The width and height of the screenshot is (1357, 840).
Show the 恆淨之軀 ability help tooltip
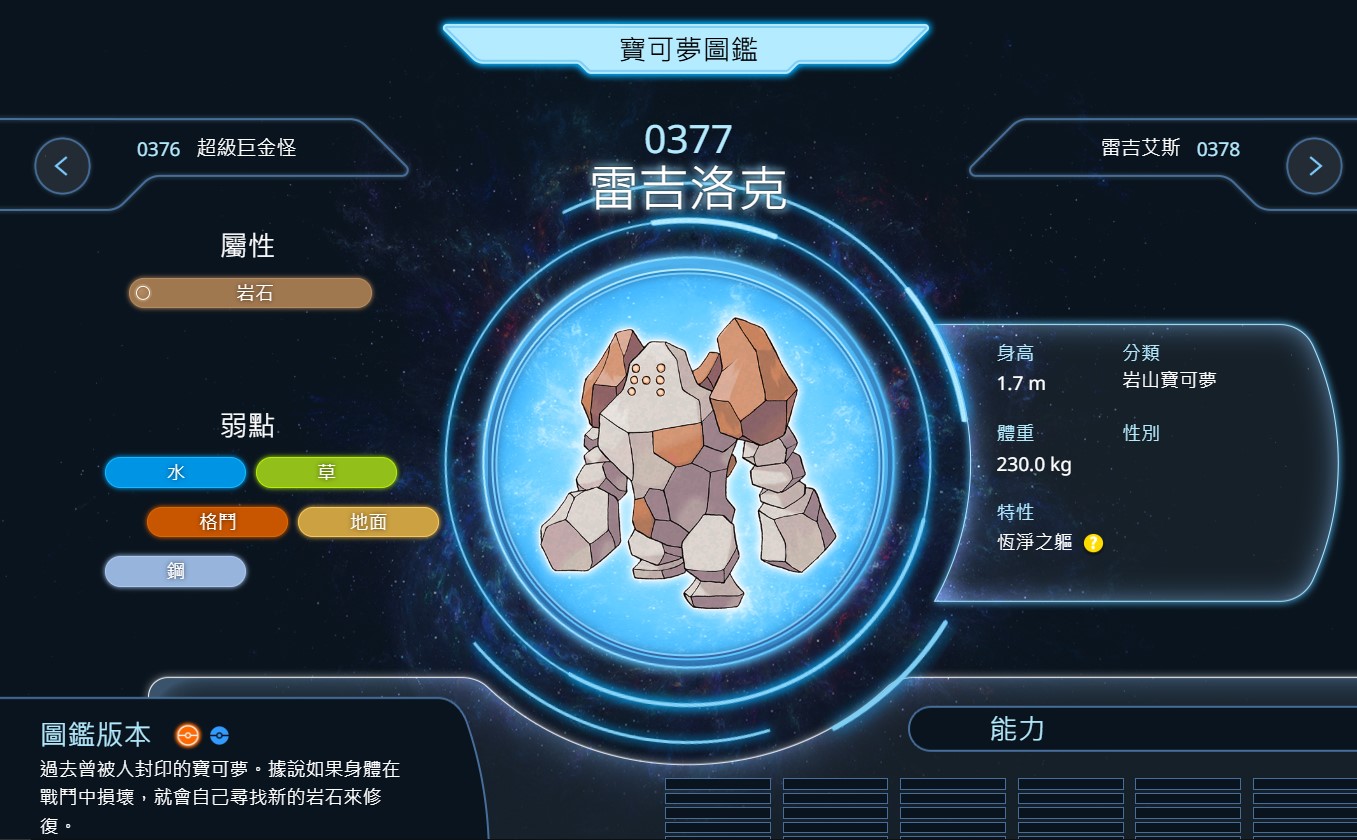1093,543
